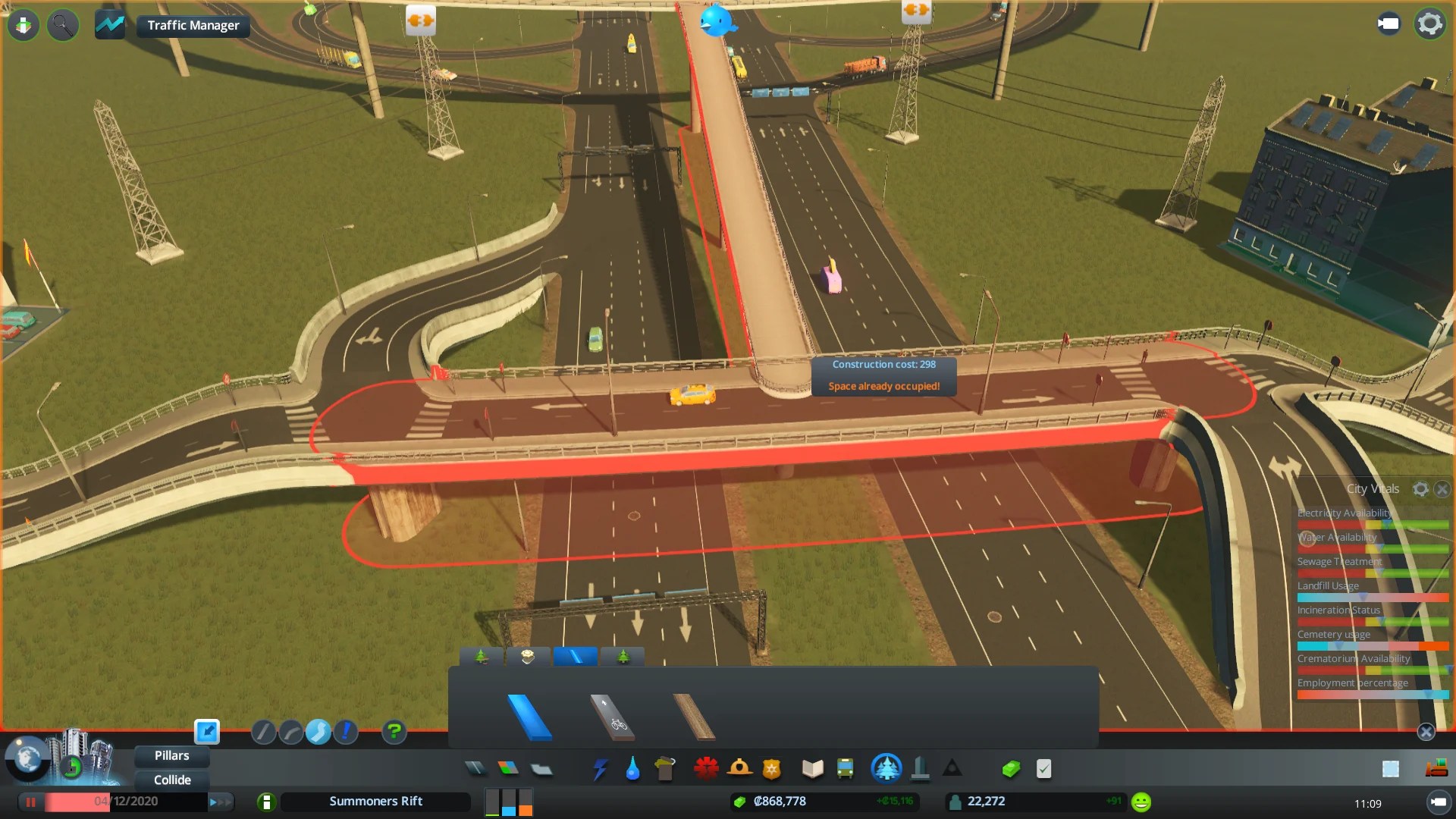This screenshot has height=819, width=1456.
Task: Open the Garbage services menu
Action: coord(666,769)
